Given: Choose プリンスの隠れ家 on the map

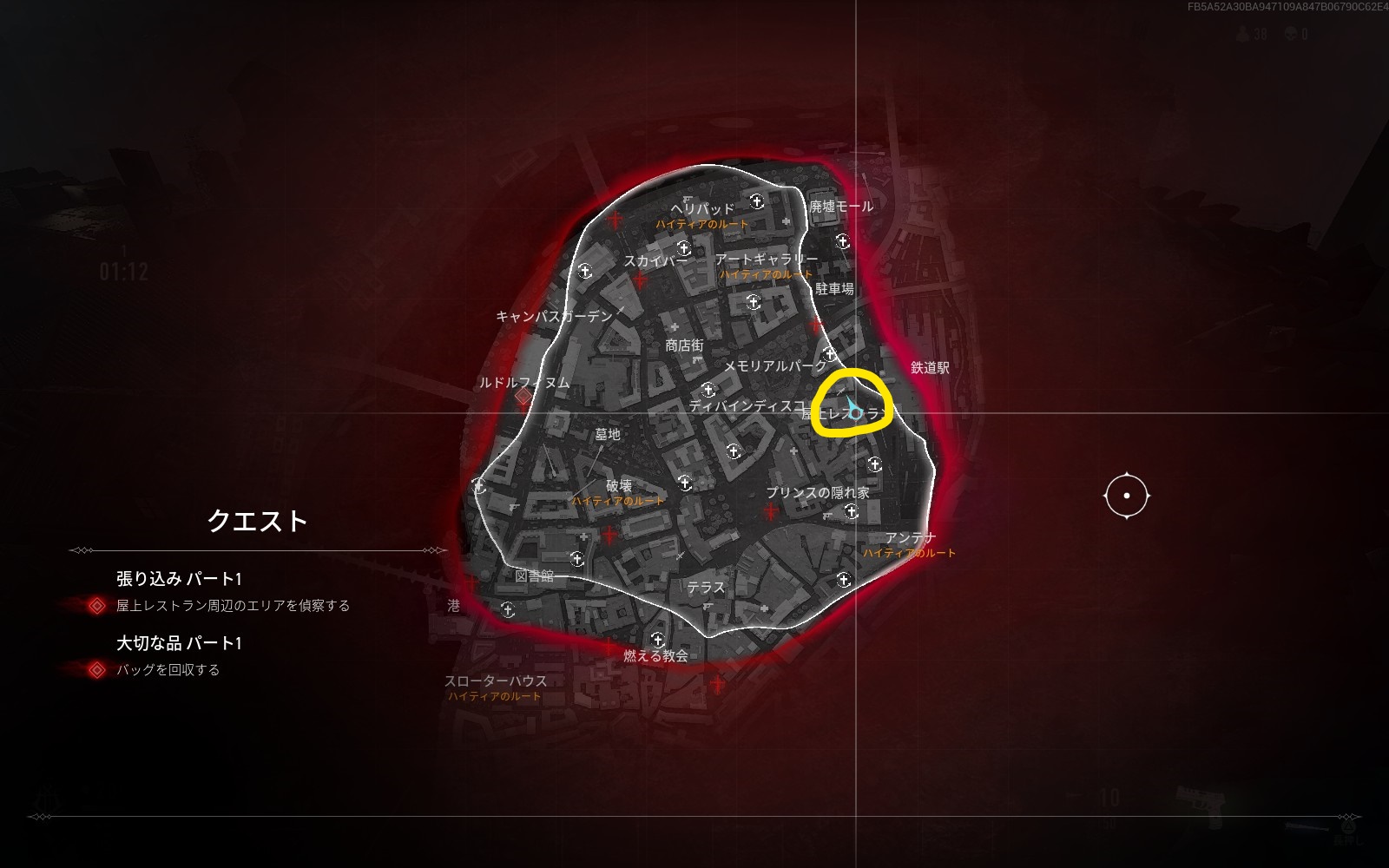Looking at the screenshot, I should click(x=817, y=492).
